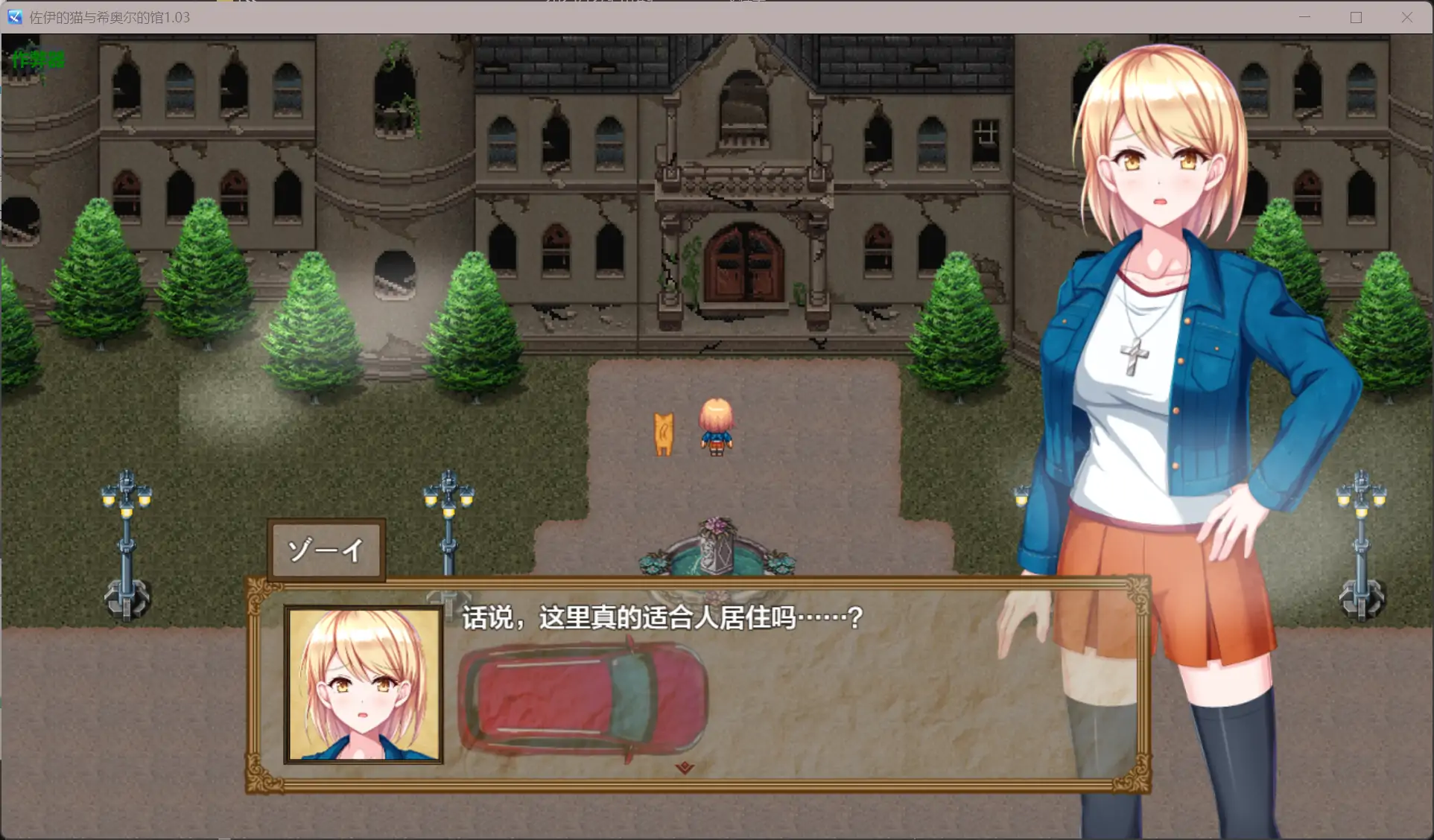Open the 作弊器 cheat tool overlay
This screenshot has width=1434, height=840.
point(37,60)
